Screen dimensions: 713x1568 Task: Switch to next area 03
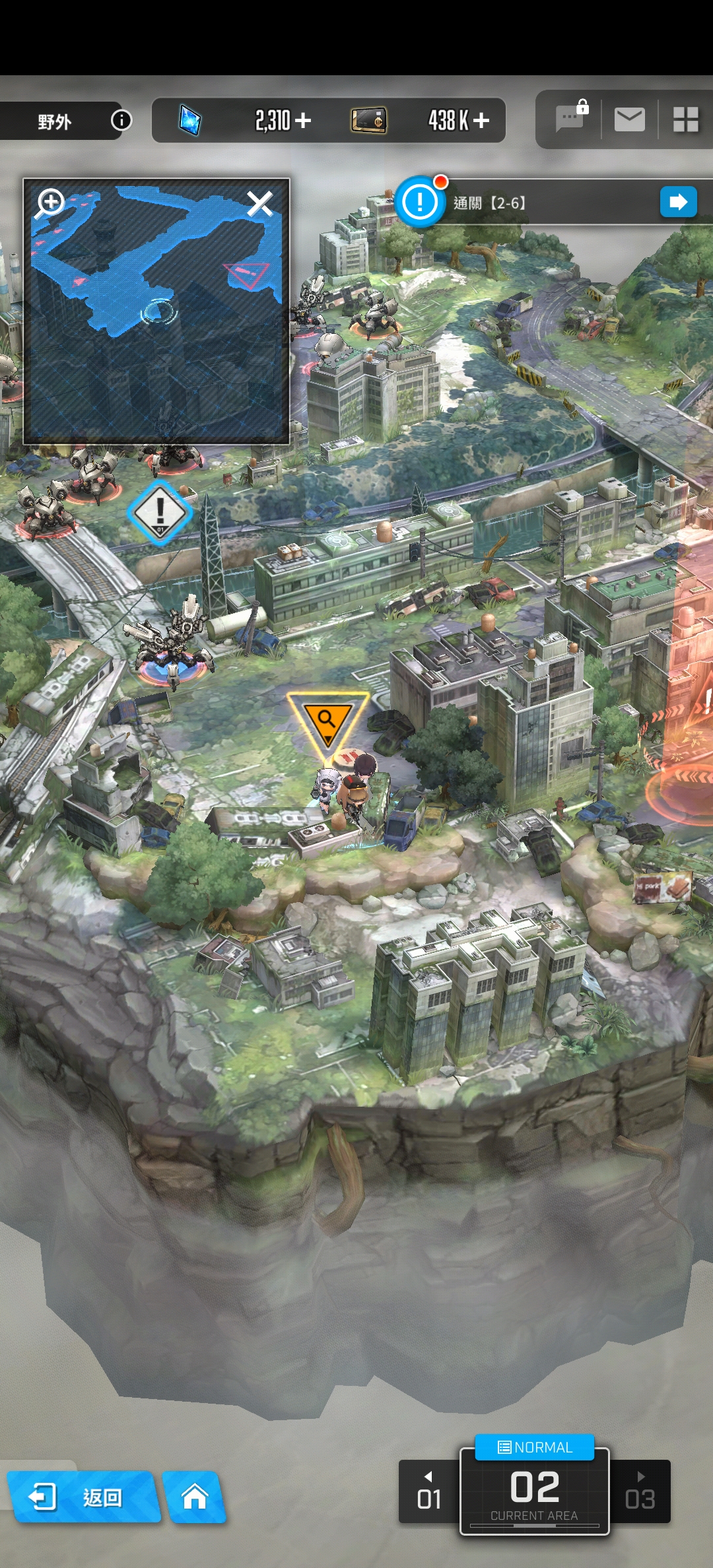coord(640,1492)
